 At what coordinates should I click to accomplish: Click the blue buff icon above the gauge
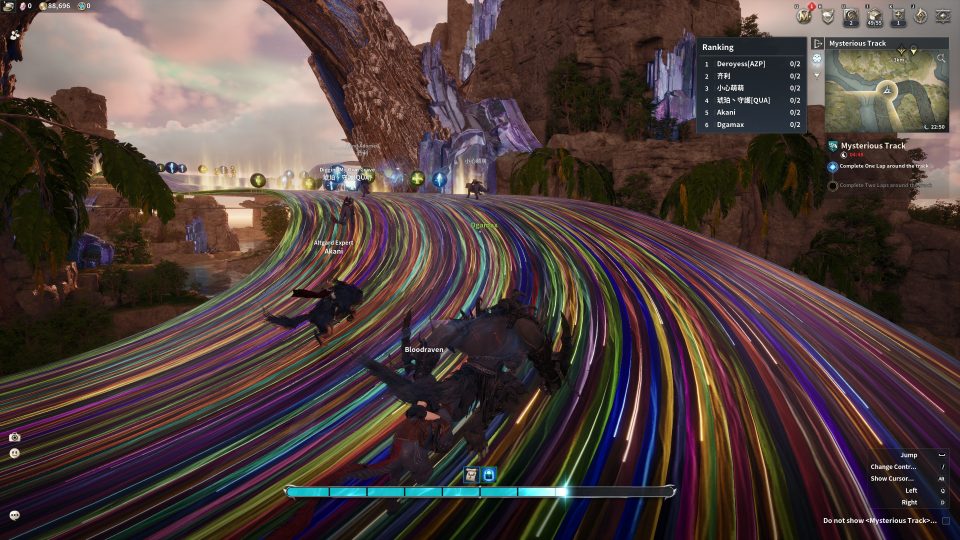(x=488, y=475)
